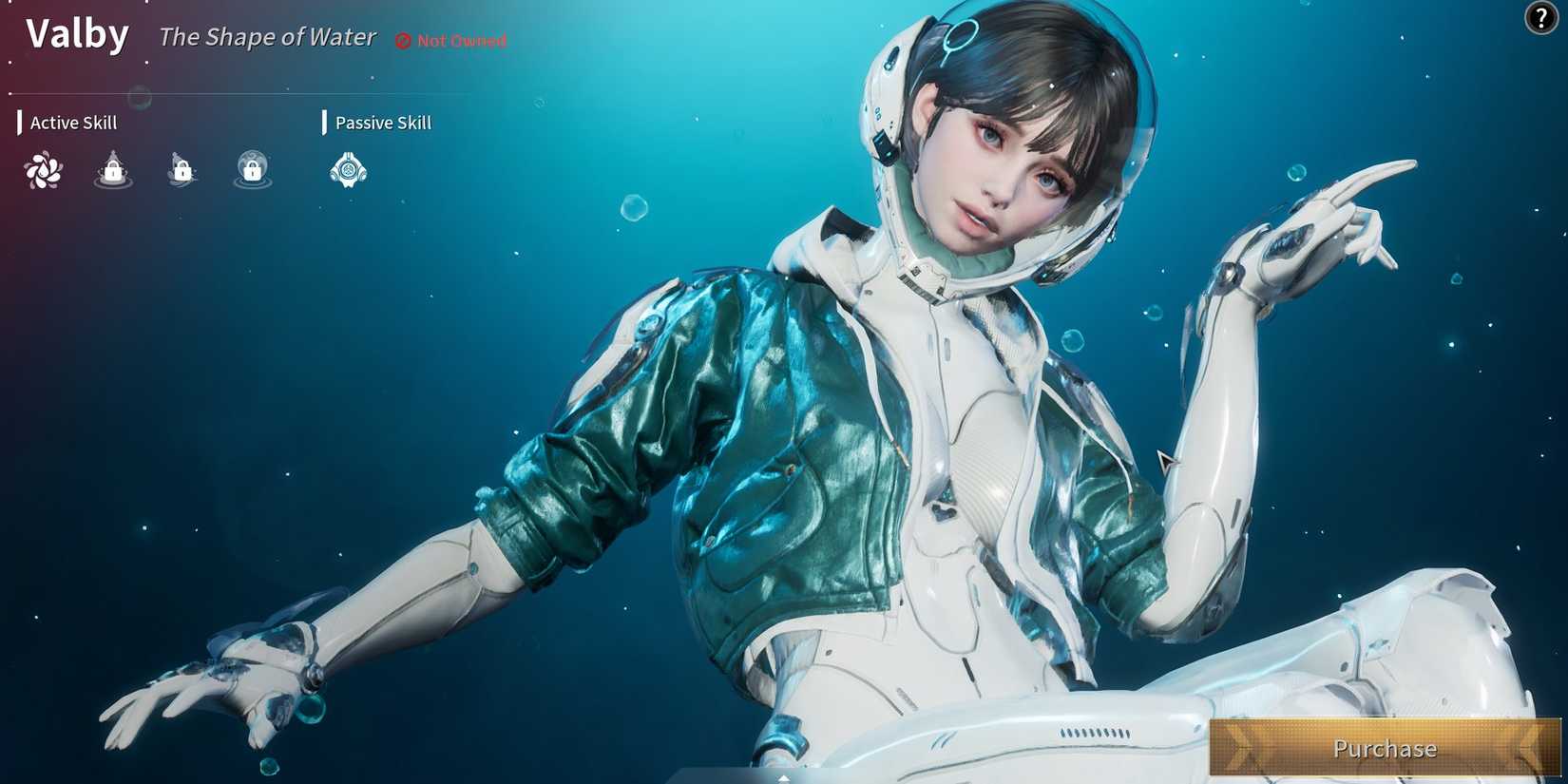Screen dimensions: 1568x784
Task: Open the help question mark in top-right corner
Action: (1540, 18)
